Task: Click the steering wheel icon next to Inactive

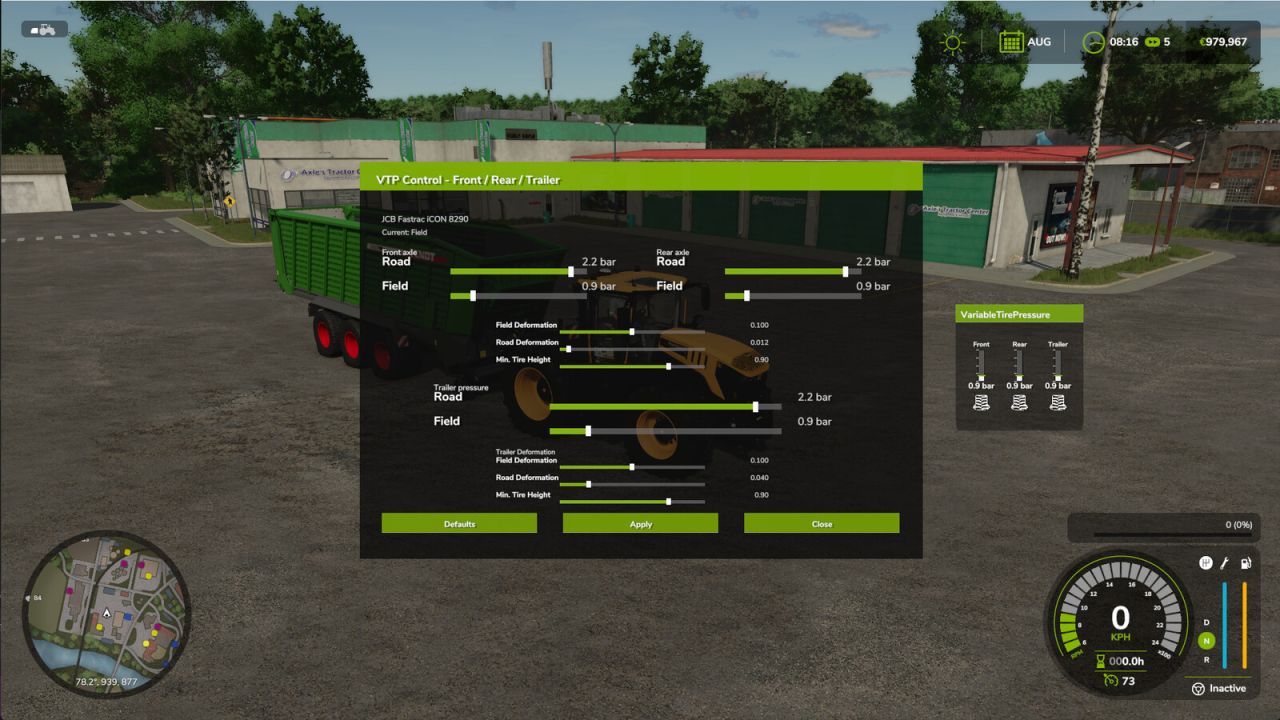Action: pos(1198,688)
